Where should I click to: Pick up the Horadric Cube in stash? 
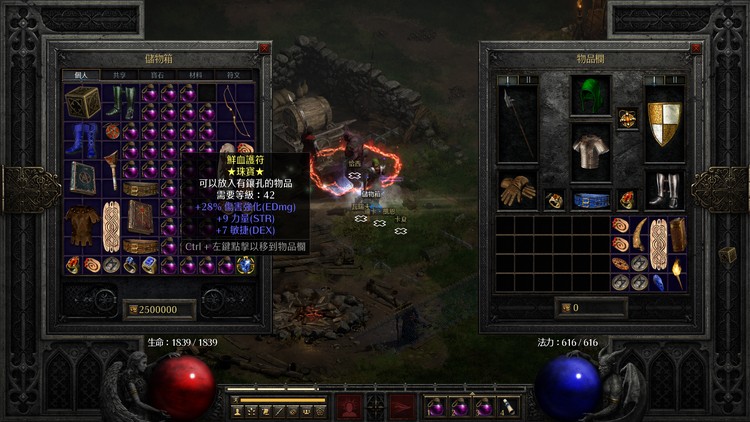click(x=83, y=103)
